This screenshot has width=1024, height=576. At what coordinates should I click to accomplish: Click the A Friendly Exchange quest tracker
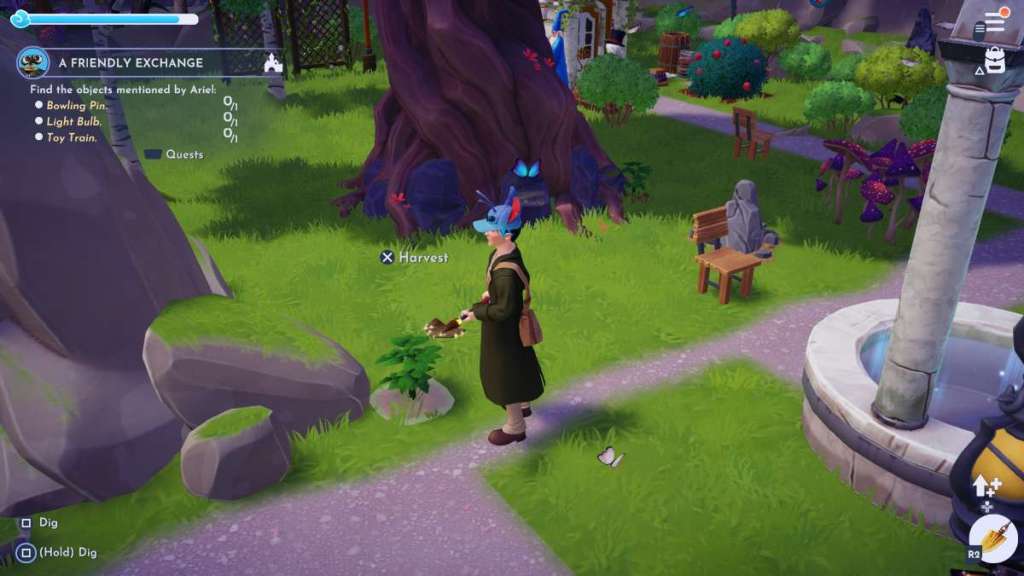[130, 62]
